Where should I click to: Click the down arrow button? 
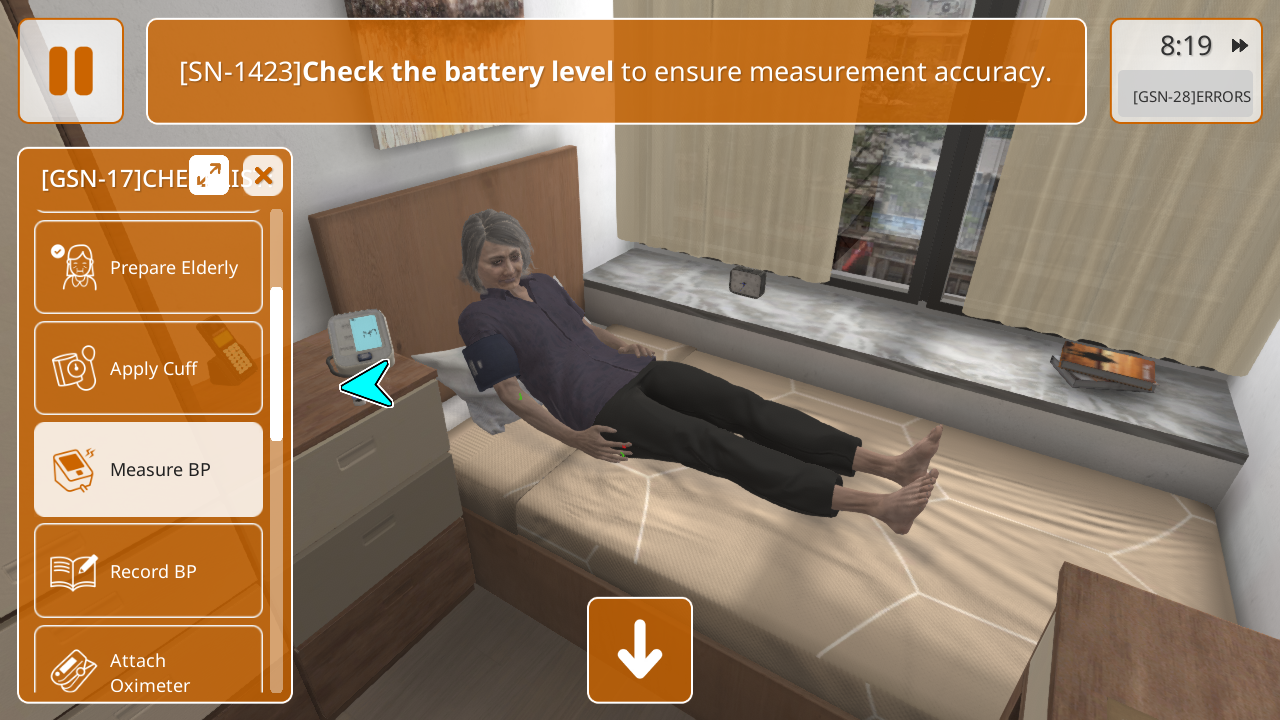coord(640,650)
